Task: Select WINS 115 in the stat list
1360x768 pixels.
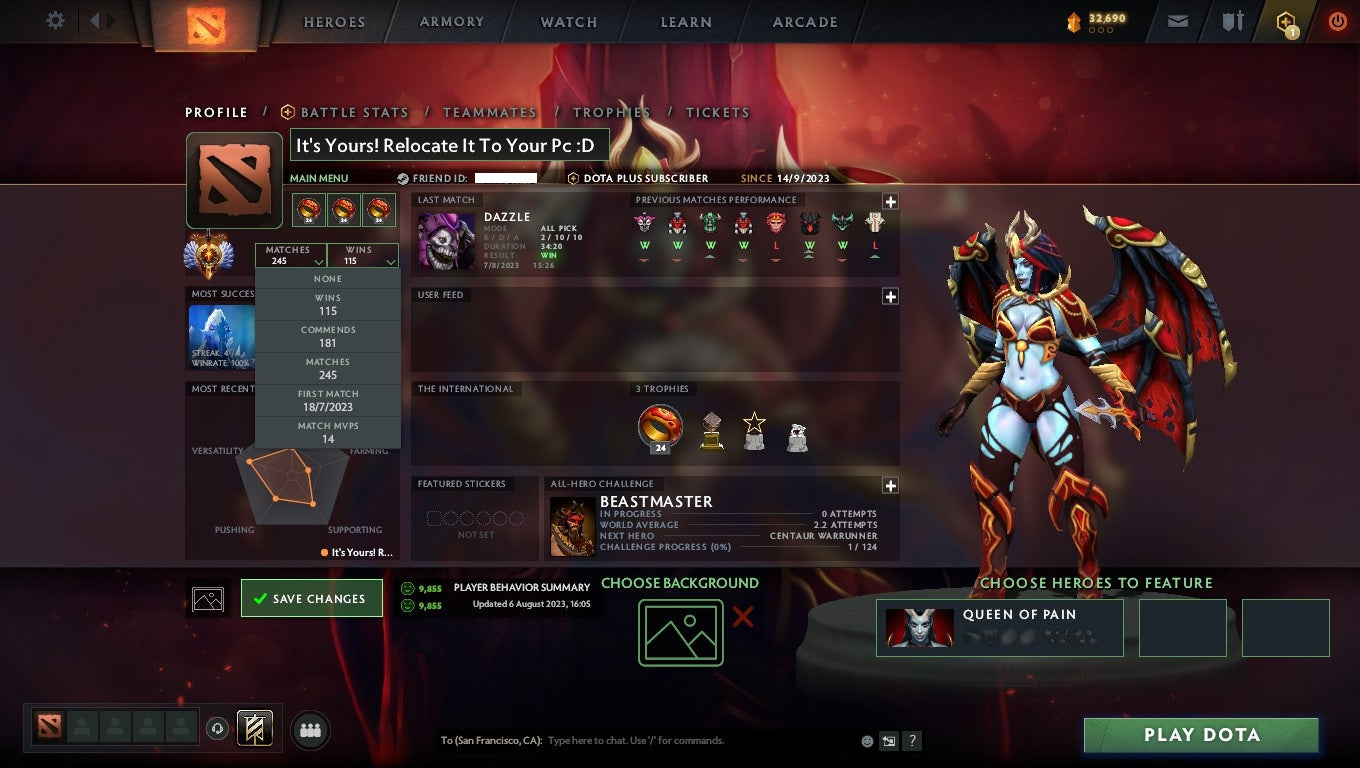Action: (328, 303)
